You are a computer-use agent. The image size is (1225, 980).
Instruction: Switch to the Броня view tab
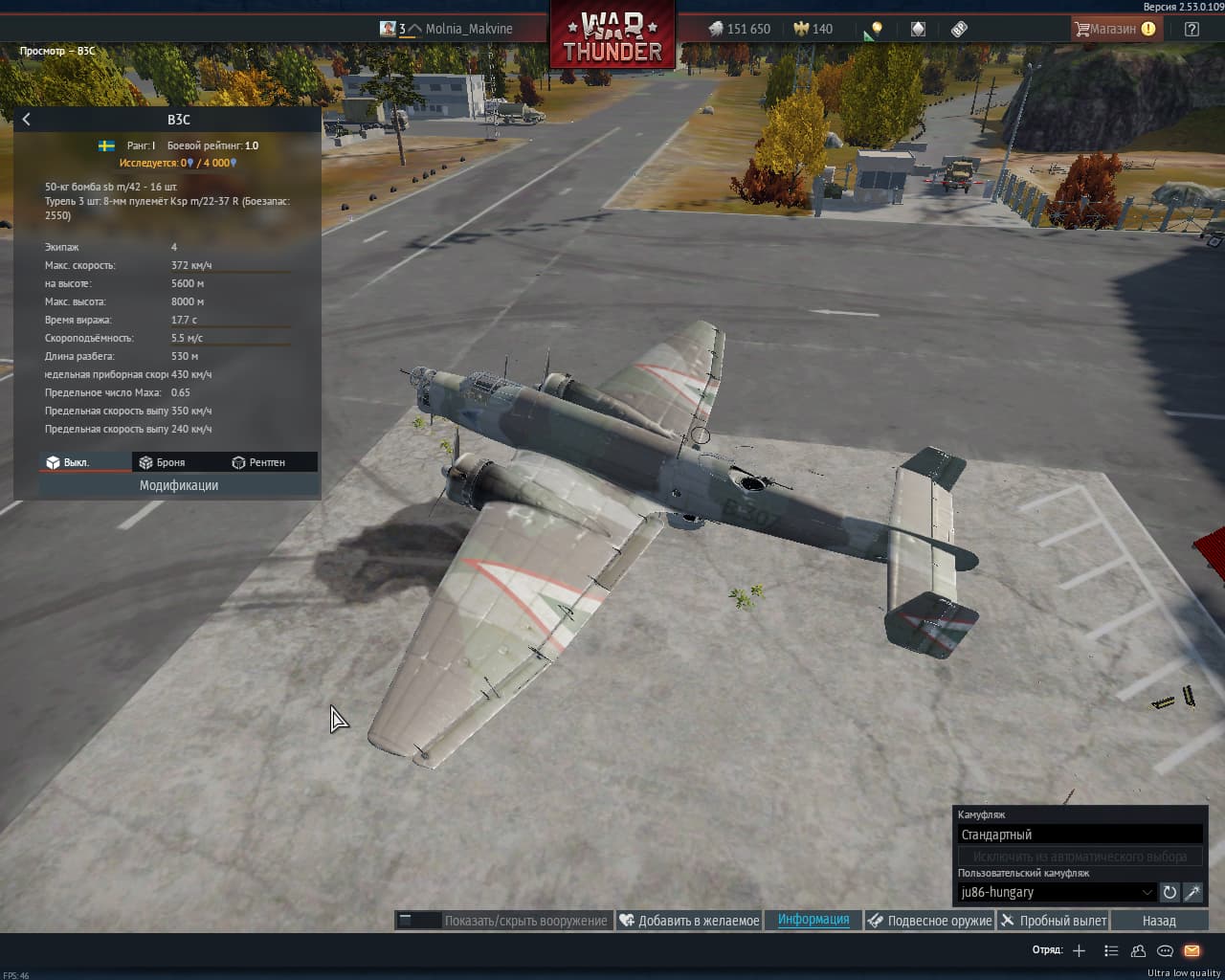(162, 462)
